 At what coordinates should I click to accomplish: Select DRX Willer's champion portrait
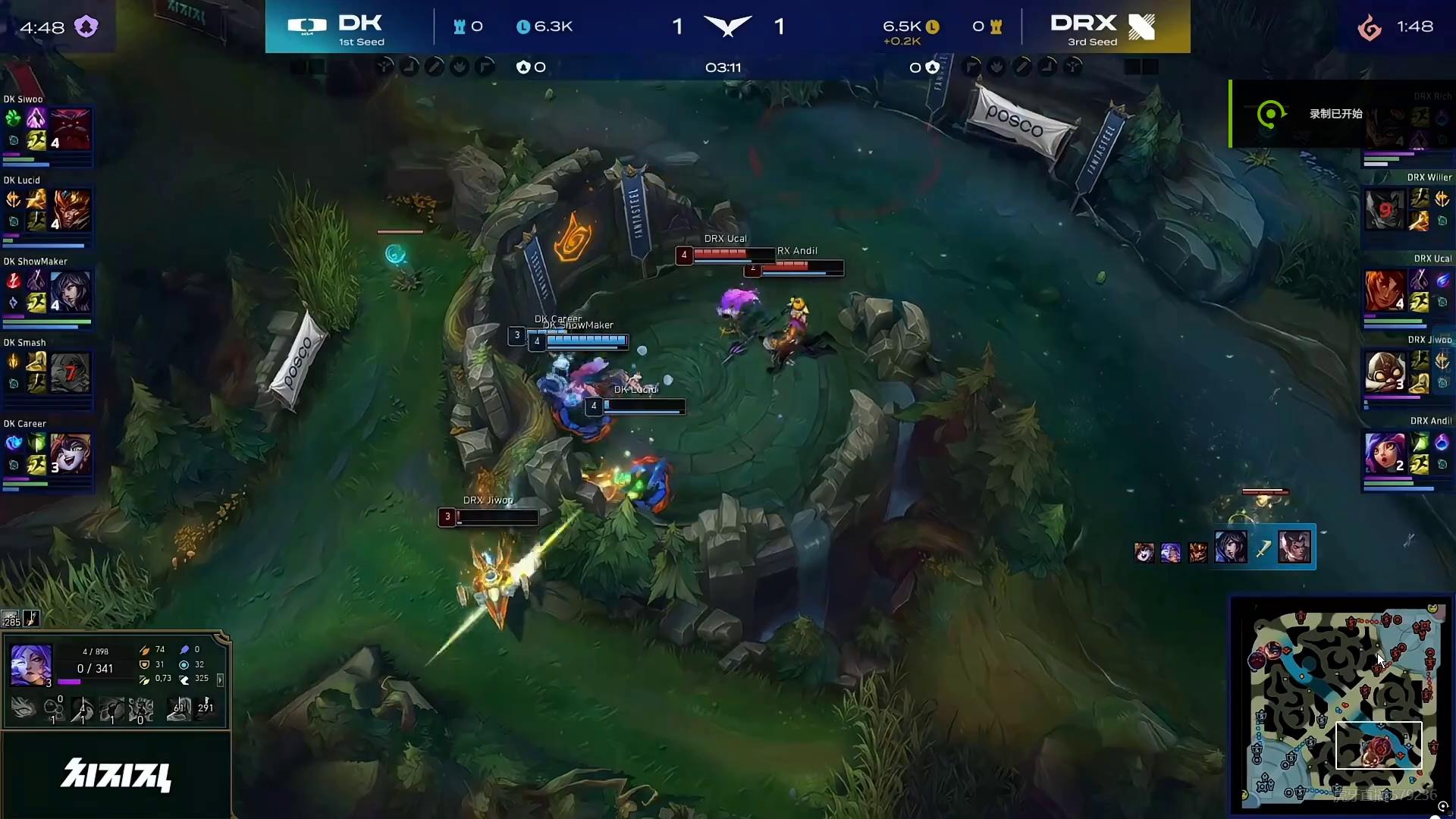pyautogui.click(x=1385, y=210)
